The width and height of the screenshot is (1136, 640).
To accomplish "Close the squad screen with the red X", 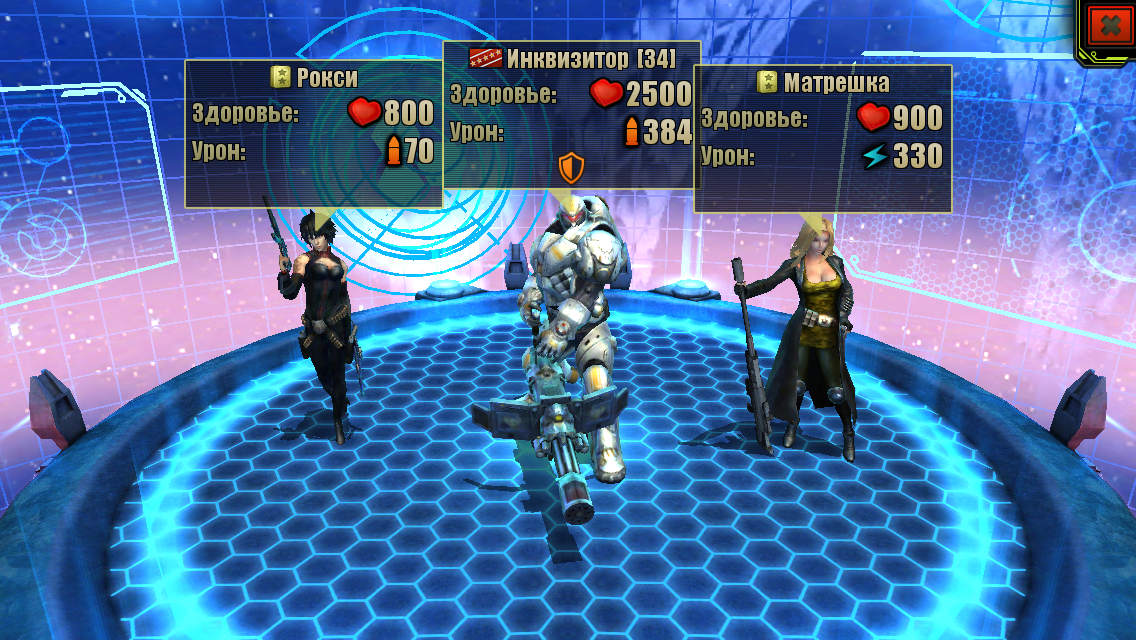I will [x=1109, y=27].
